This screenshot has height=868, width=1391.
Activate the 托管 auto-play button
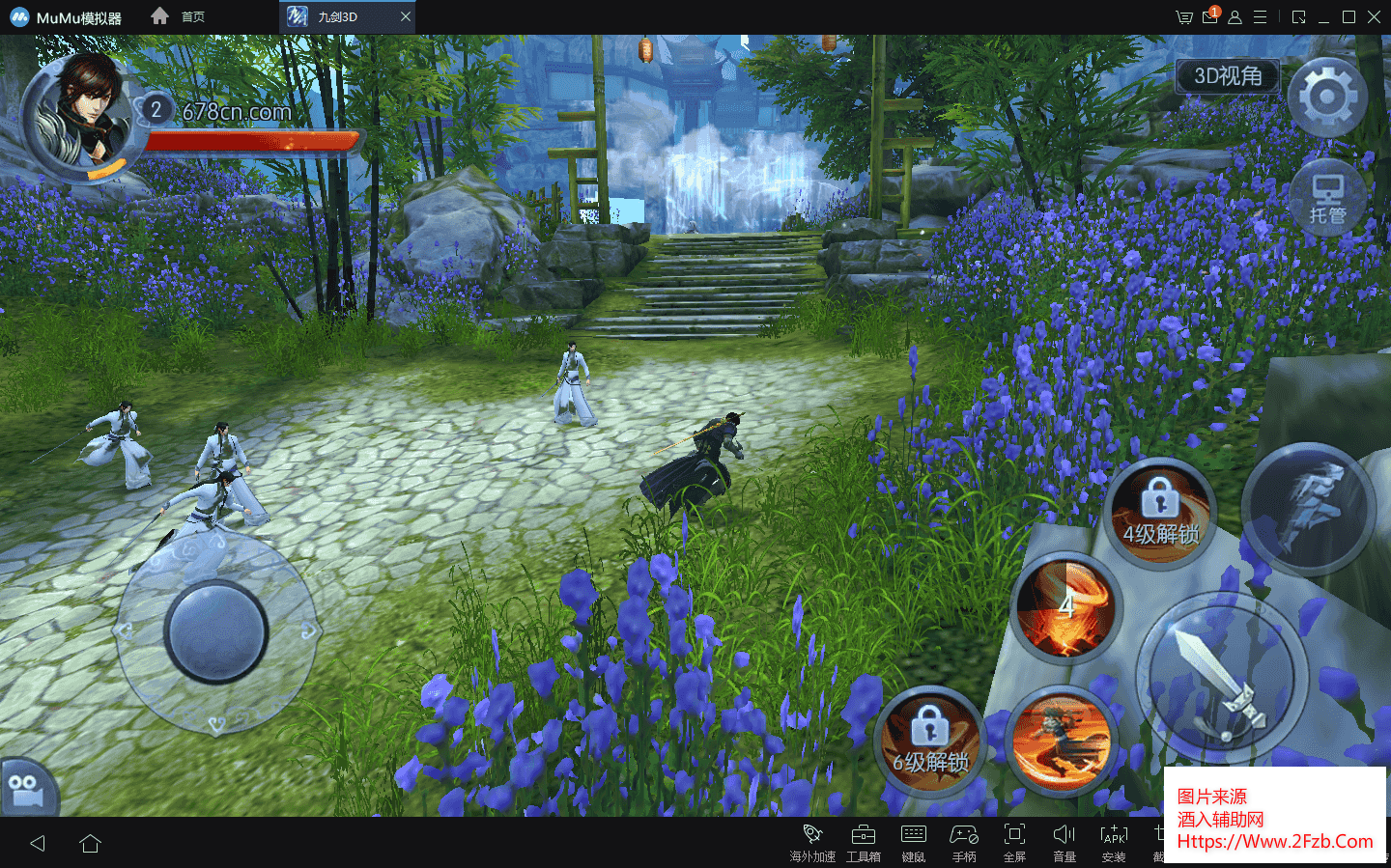(1327, 200)
